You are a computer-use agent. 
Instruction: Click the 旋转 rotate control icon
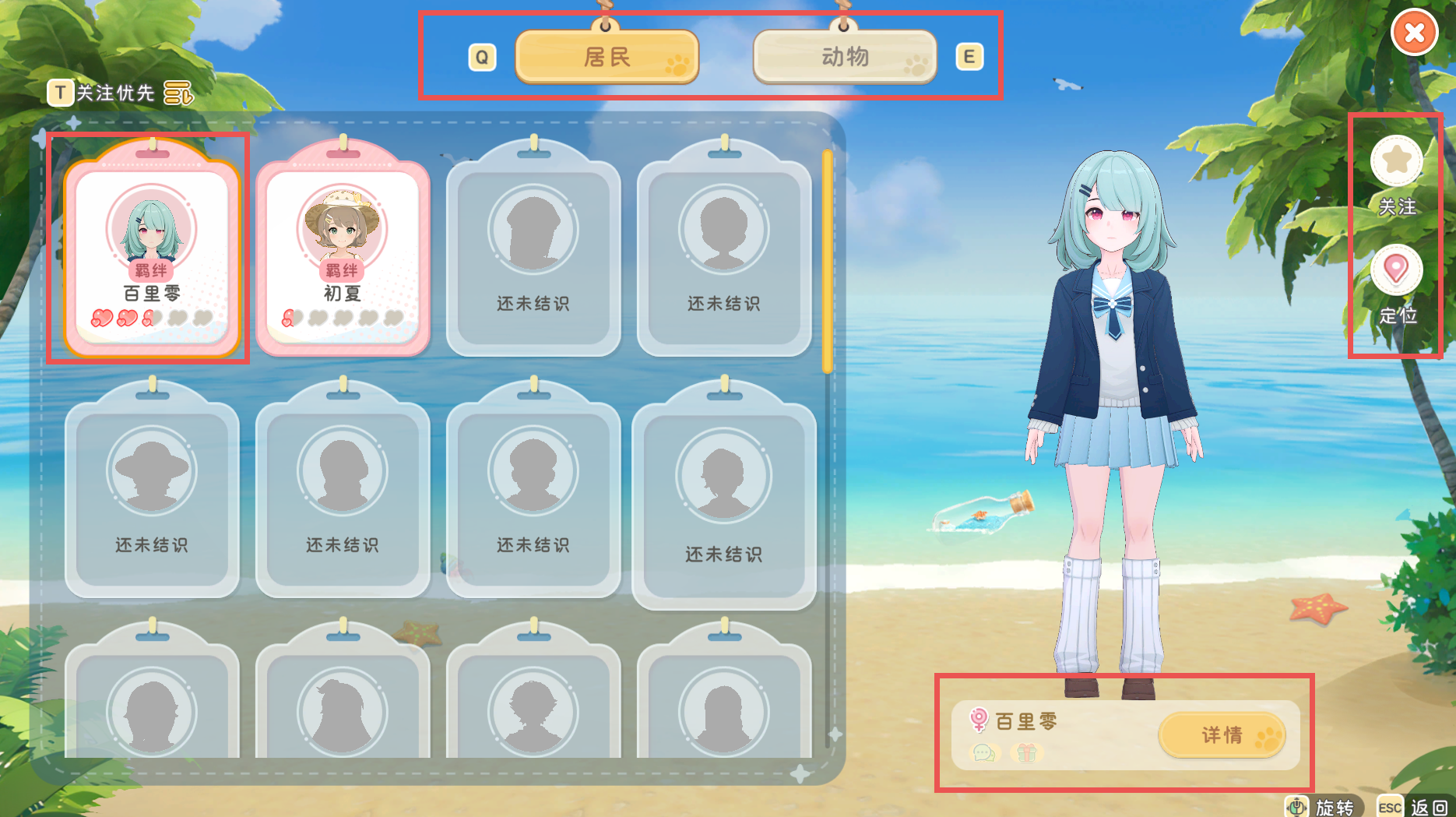click(x=1296, y=805)
